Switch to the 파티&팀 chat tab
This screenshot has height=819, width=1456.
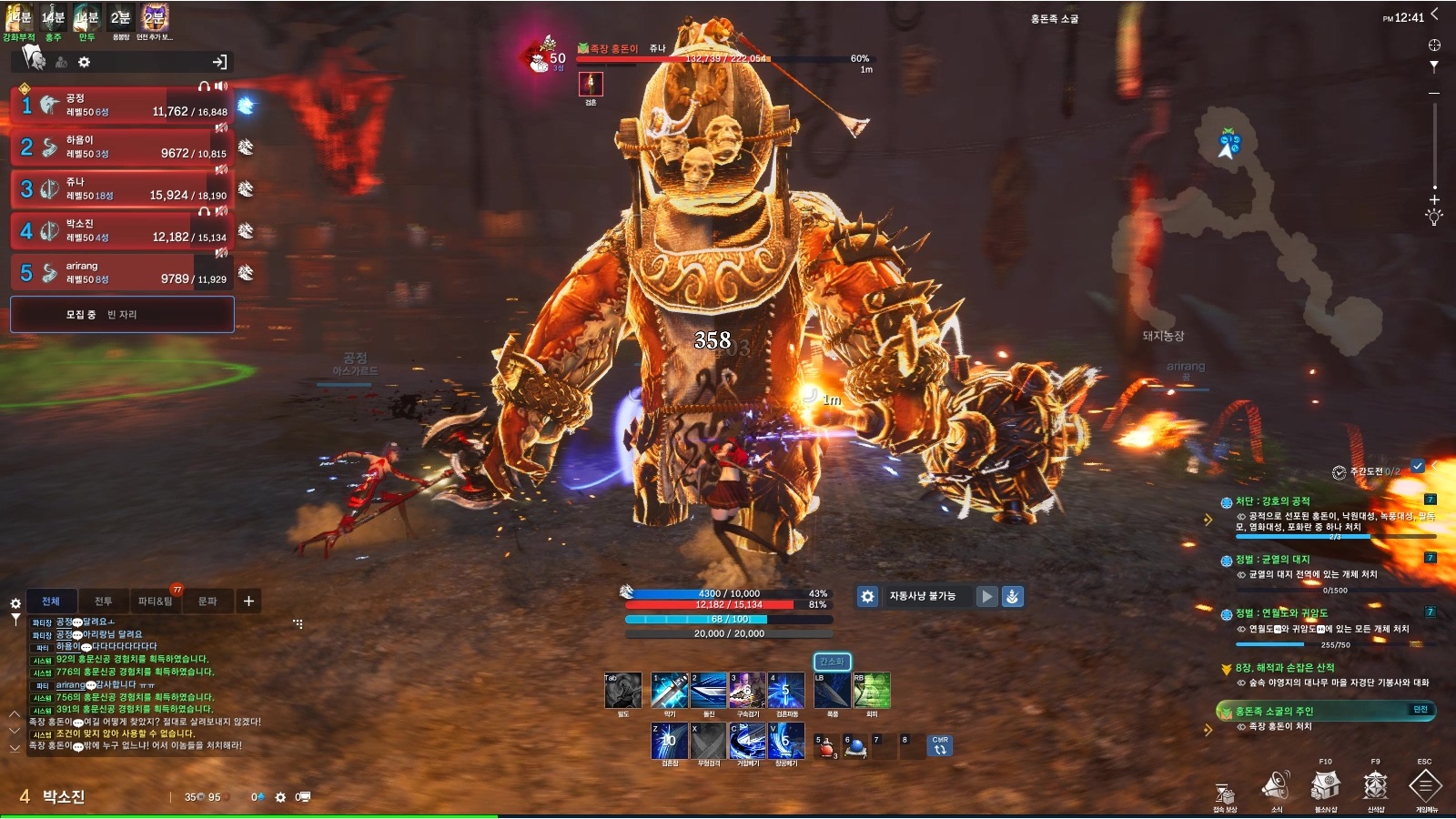[156, 602]
